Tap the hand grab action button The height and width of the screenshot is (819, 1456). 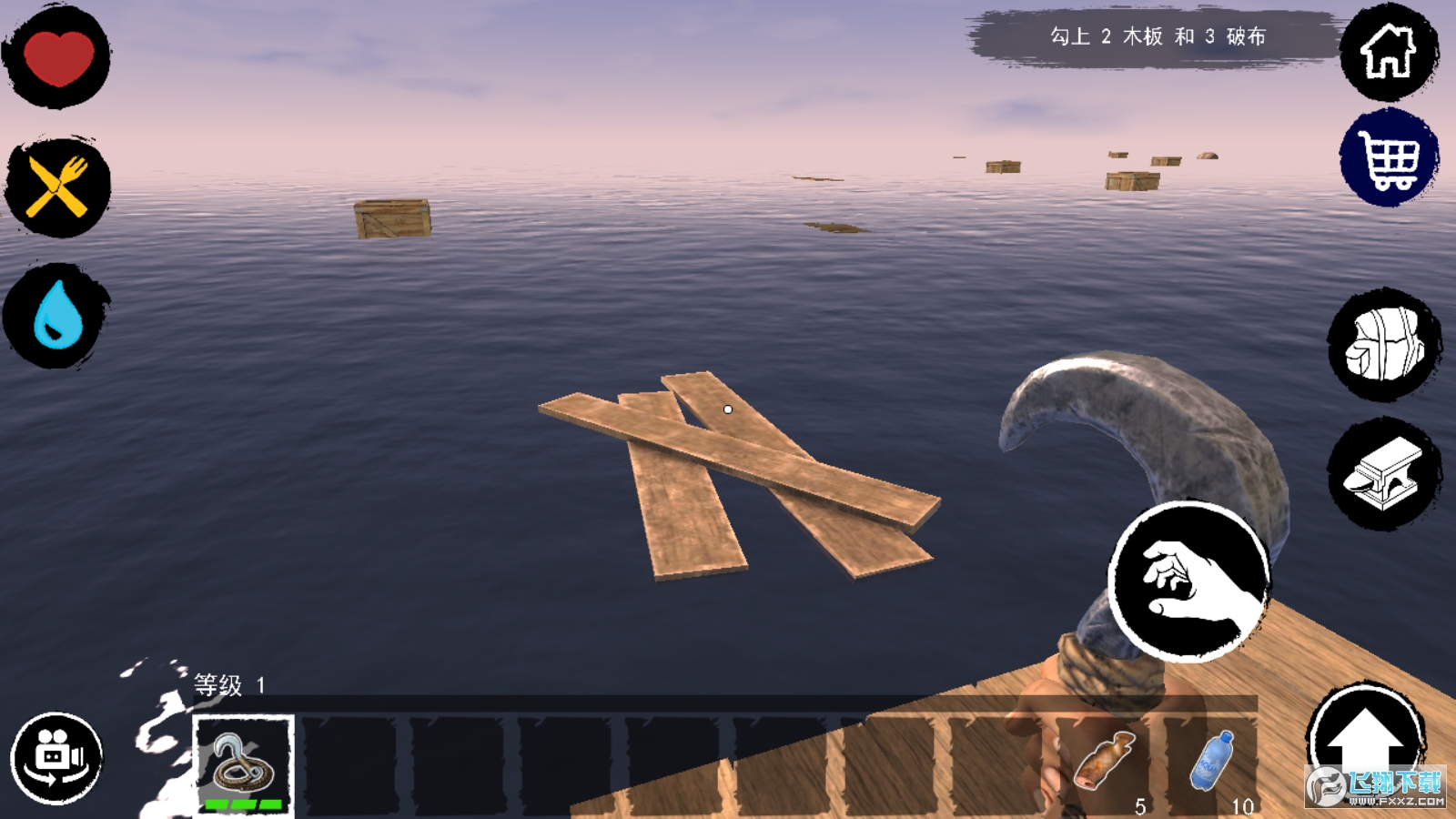(x=1189, y=581)
